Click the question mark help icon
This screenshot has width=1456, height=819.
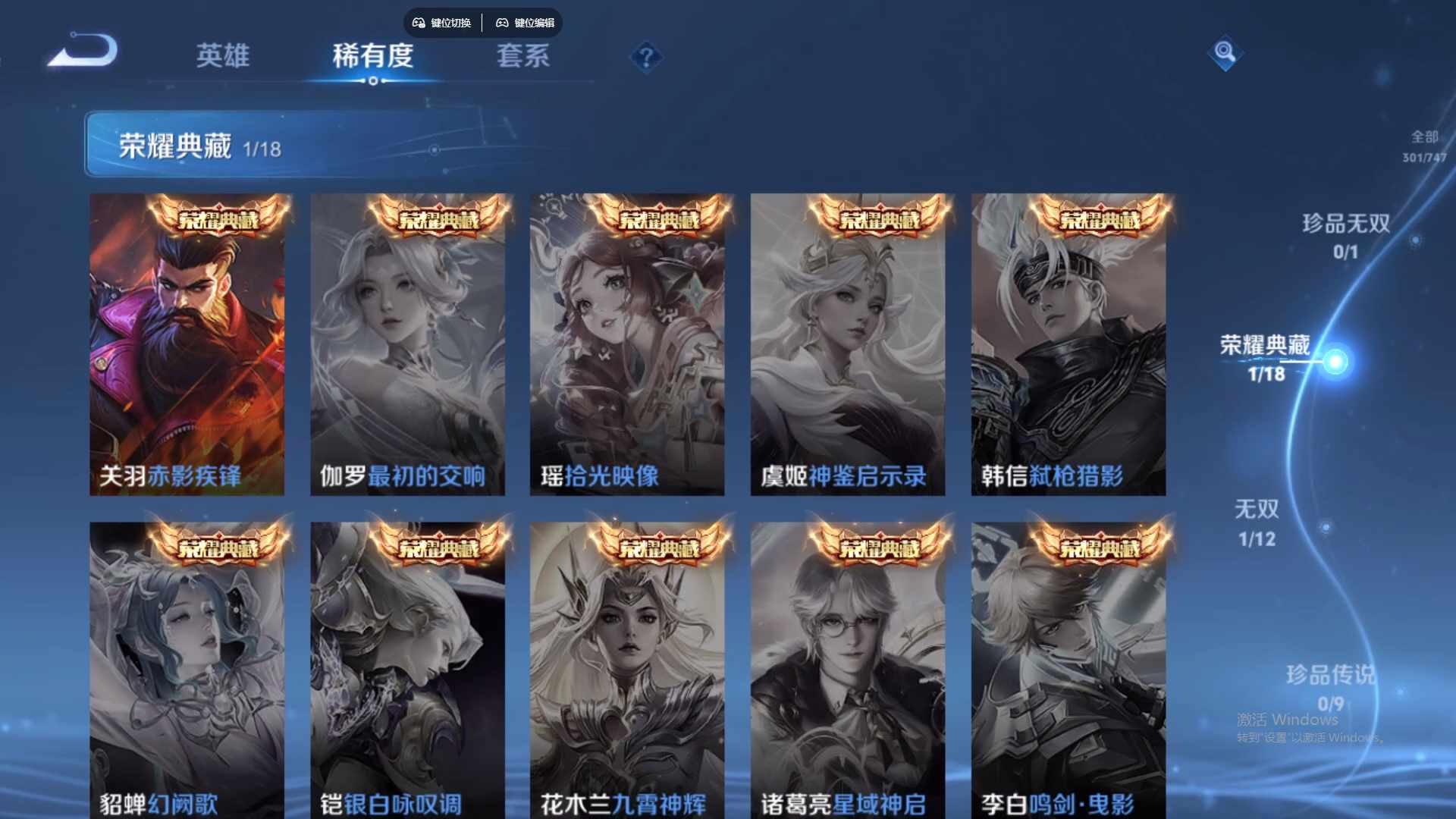[645, 58]
